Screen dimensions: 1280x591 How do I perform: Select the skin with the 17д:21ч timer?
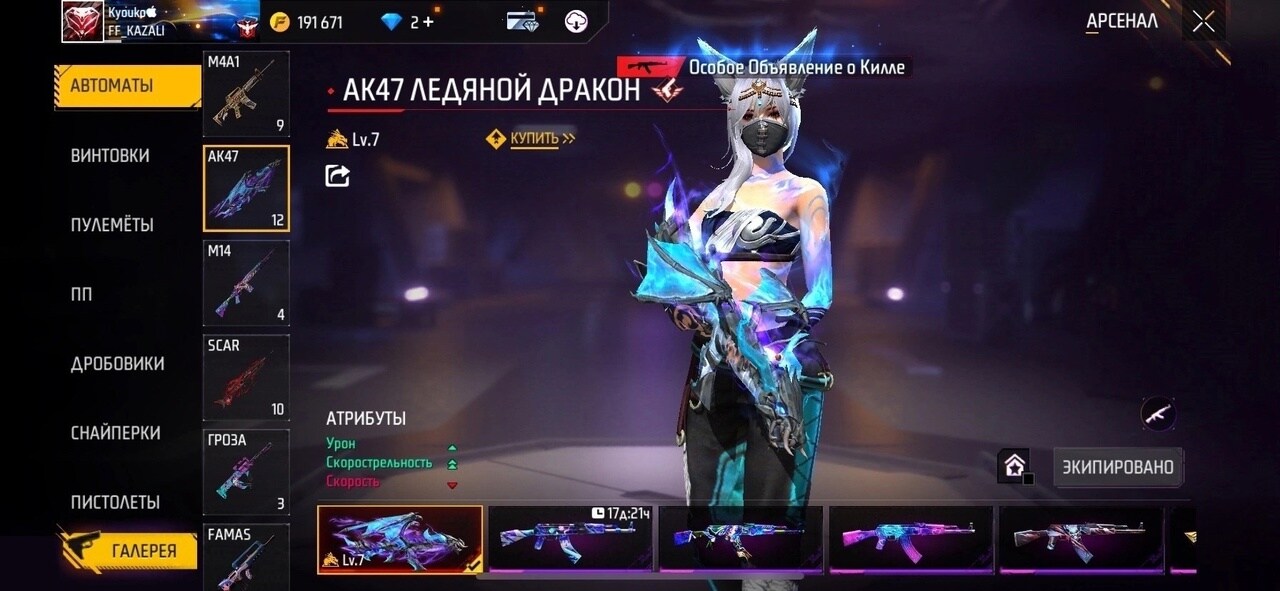pyautogui.click(x=569, y=540)
